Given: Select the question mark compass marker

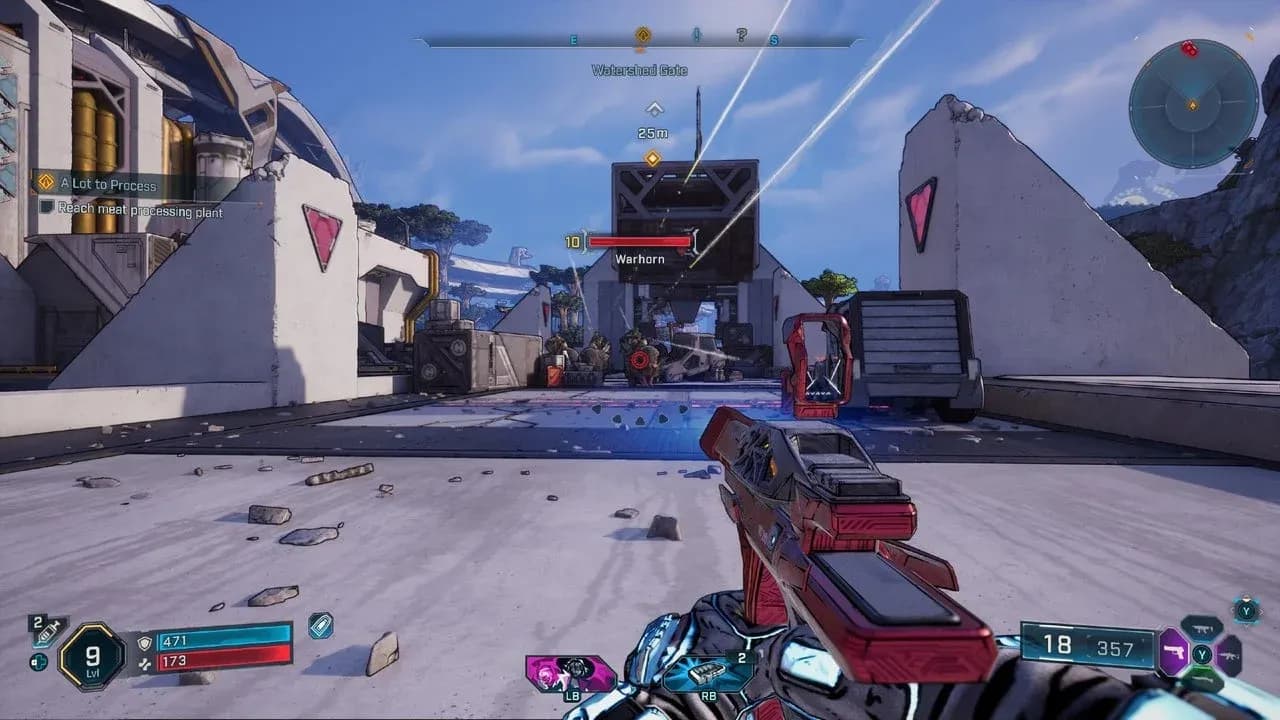Looking at the screenshot, I should click(741, 36).
